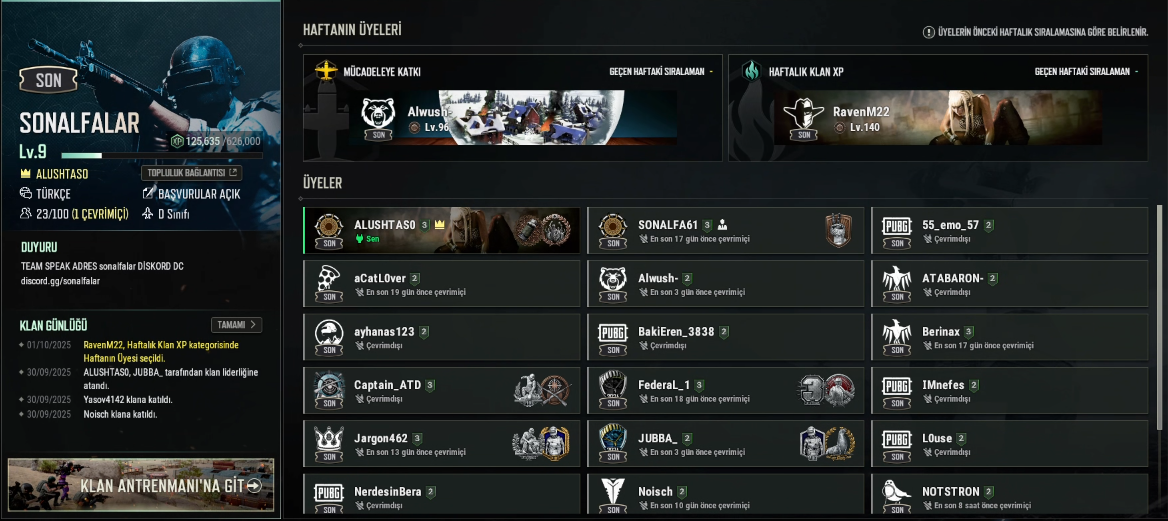This screenshot has width=1168, height=521.
Task: Open BakiEren_3838 member entry
Action: point(725,337)
